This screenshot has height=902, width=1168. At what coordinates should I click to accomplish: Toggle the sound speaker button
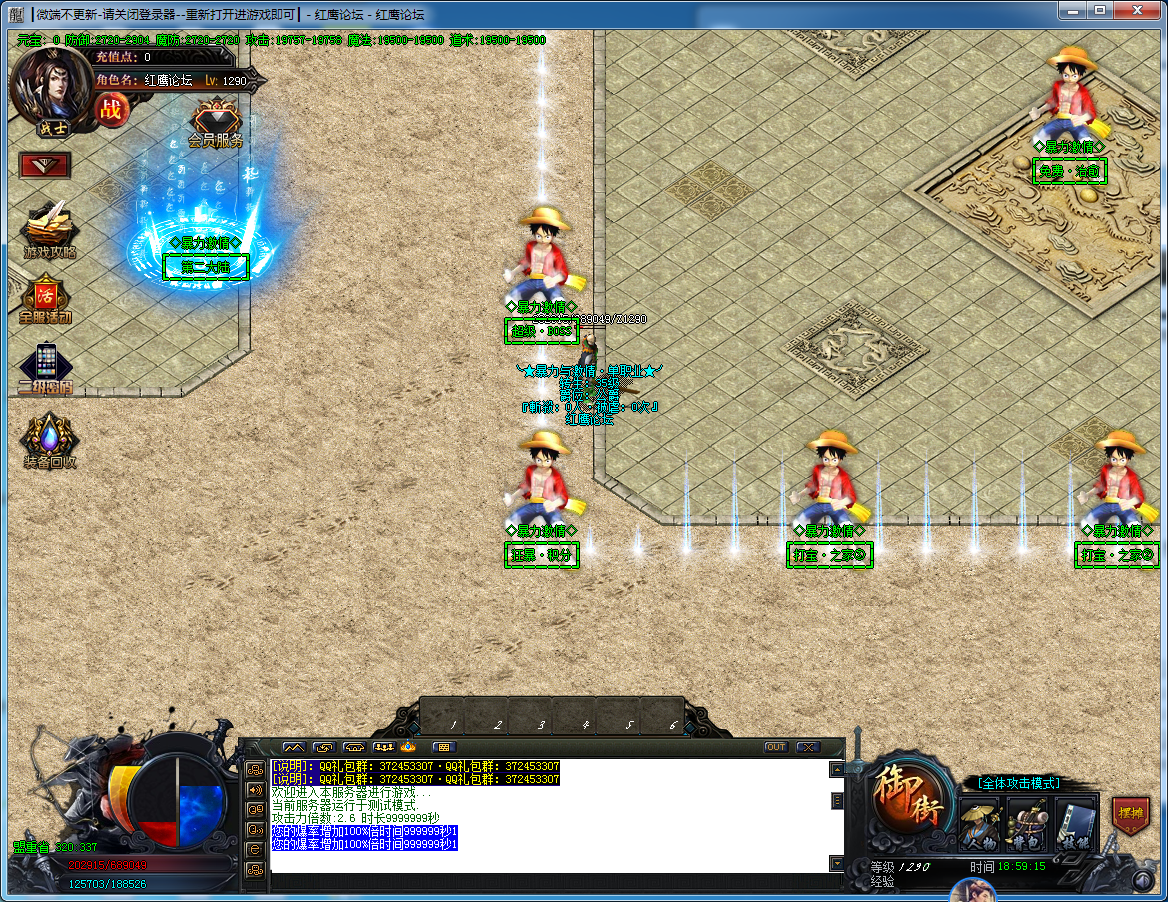(255, 789)
